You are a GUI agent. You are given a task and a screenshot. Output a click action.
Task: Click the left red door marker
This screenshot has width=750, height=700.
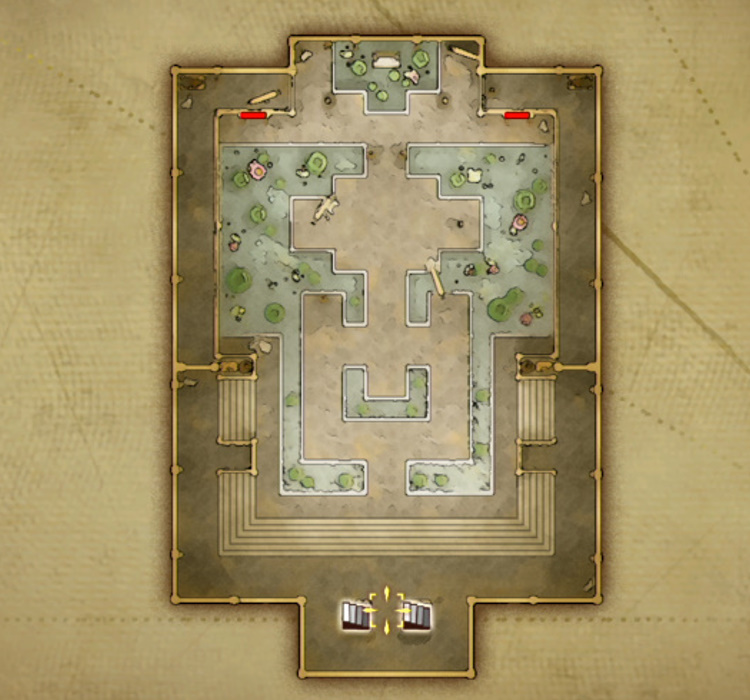coord(253,116)
